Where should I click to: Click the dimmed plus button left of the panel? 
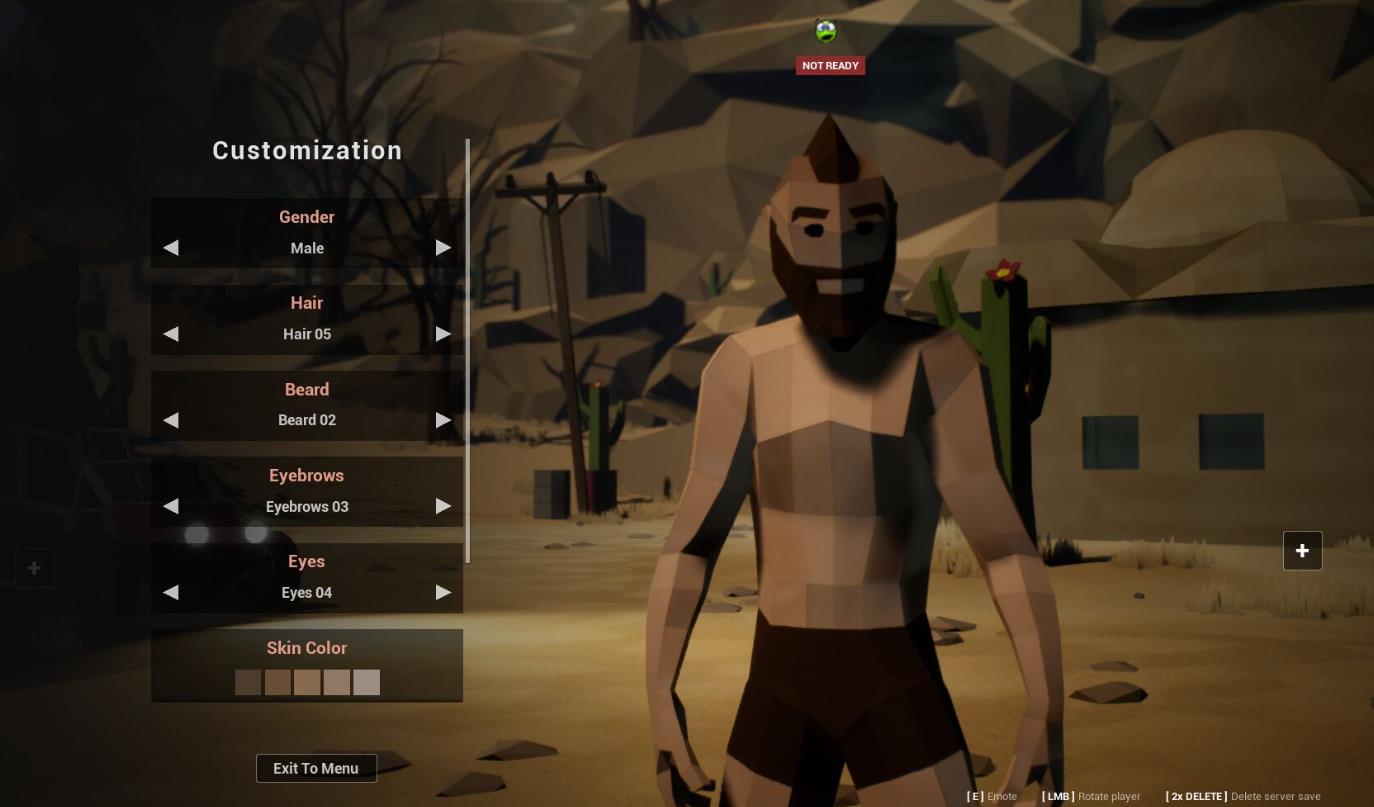(x=34, y=568)
